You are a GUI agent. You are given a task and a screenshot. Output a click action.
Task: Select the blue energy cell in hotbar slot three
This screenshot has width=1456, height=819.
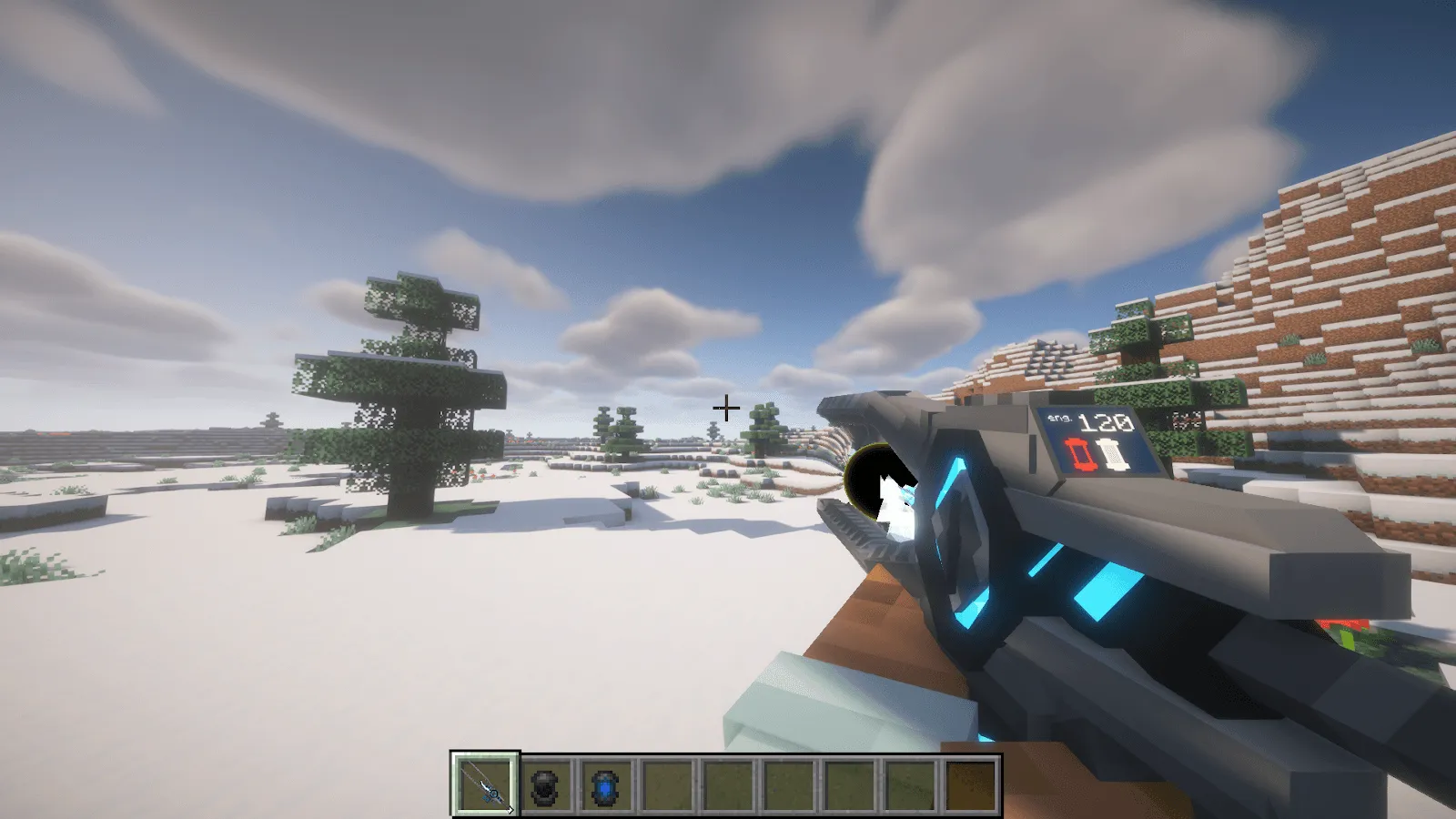pyautogui.click(x=604, y=784)
